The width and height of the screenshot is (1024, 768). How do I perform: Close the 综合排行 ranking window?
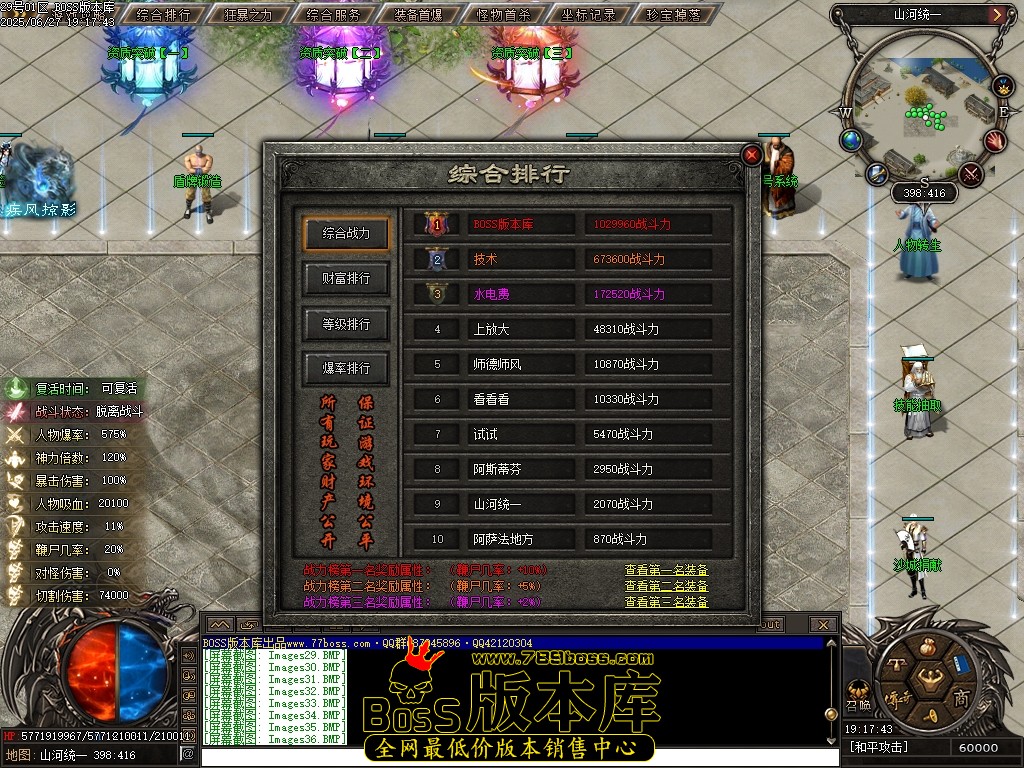(x=751, y=155)
